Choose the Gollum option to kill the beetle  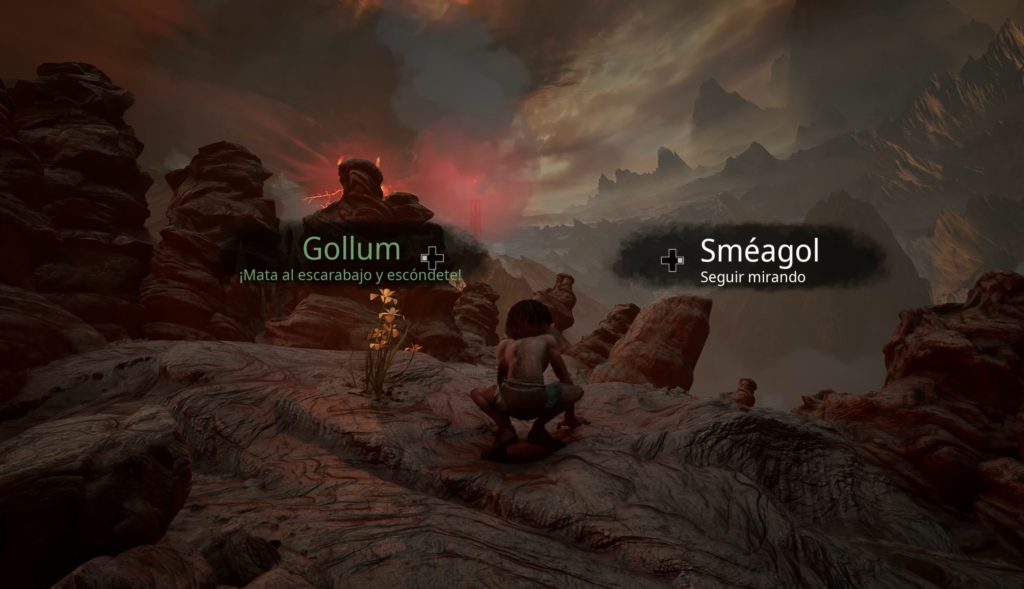coord(352,258)
